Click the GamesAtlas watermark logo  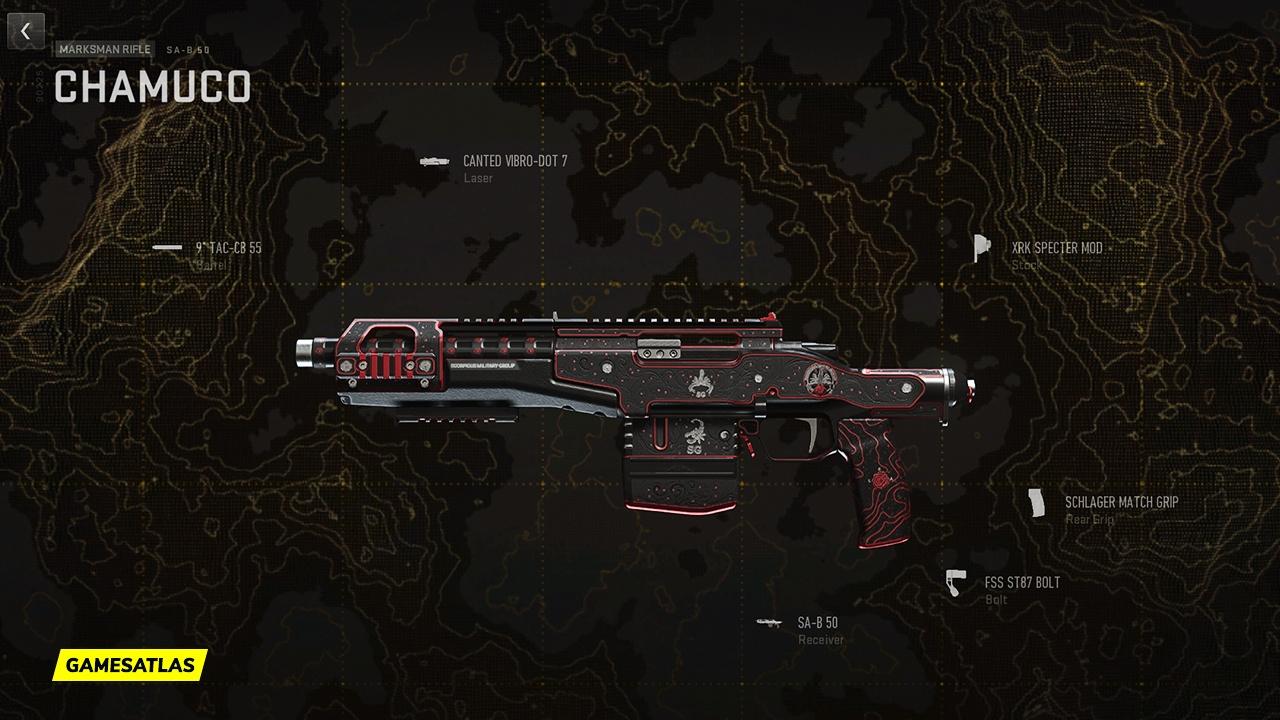point(130,664)
